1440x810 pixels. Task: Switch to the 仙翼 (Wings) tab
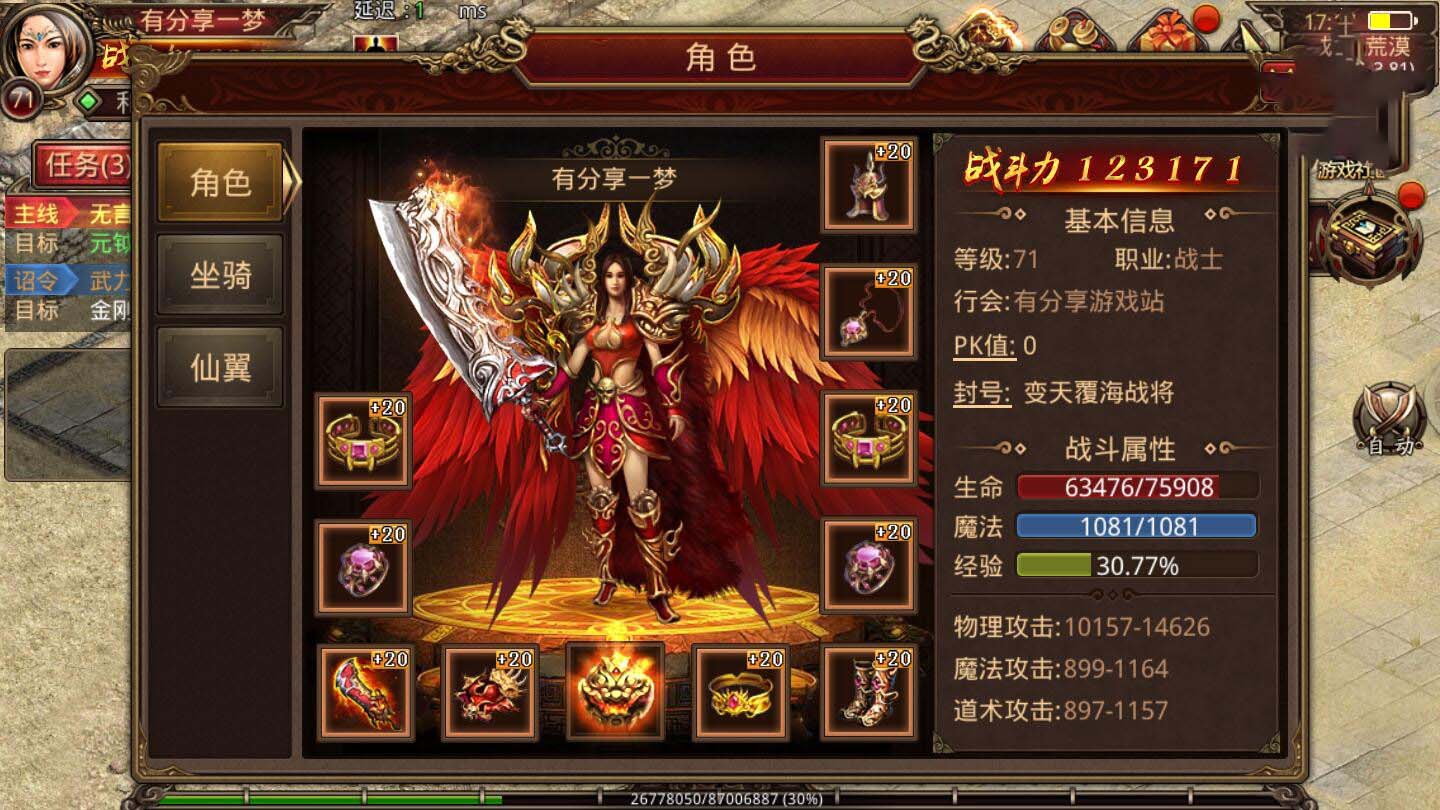tap(219, 365)
